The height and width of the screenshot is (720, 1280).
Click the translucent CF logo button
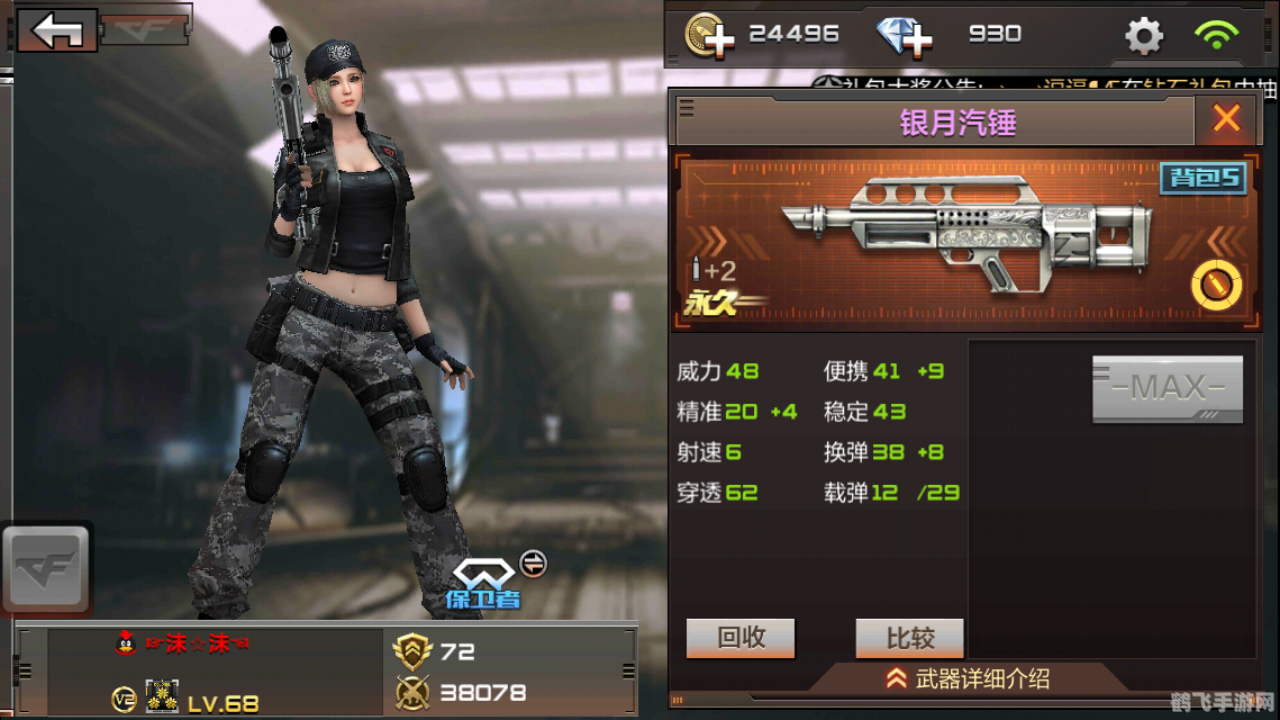(46, 568)
